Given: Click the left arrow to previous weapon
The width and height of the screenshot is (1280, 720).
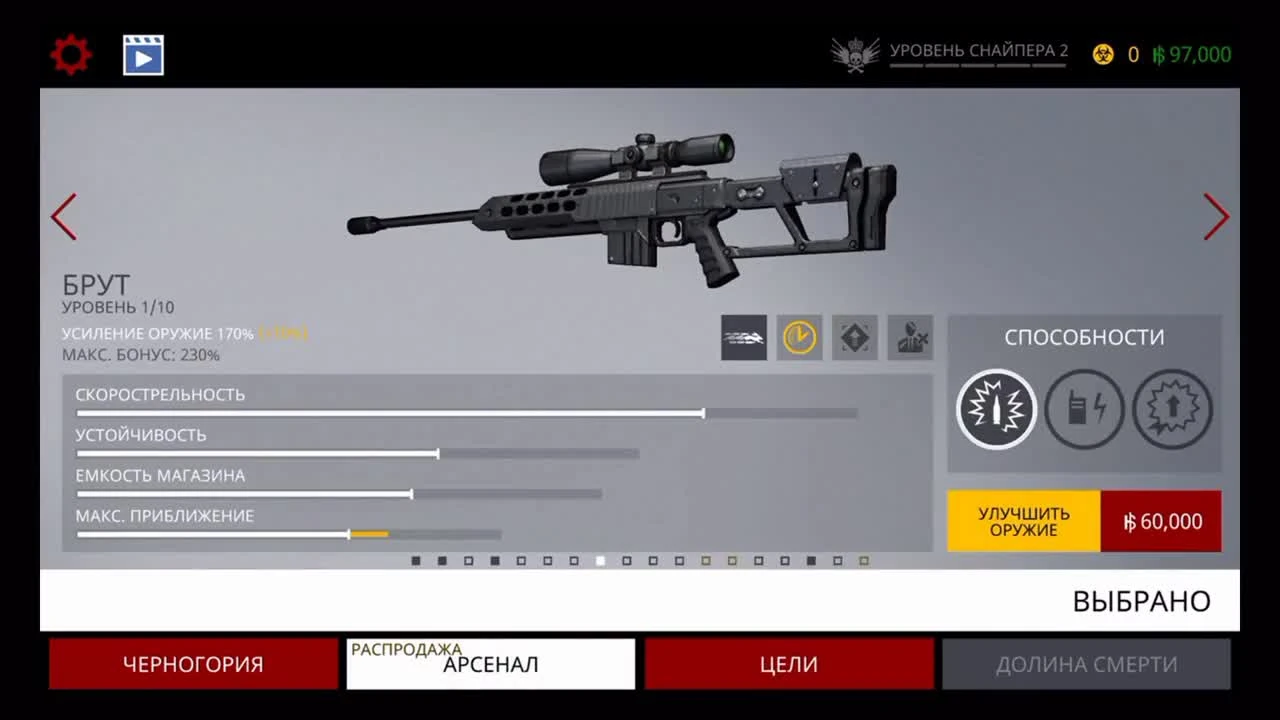Looking at the screenshot, I should pos(64,217).
